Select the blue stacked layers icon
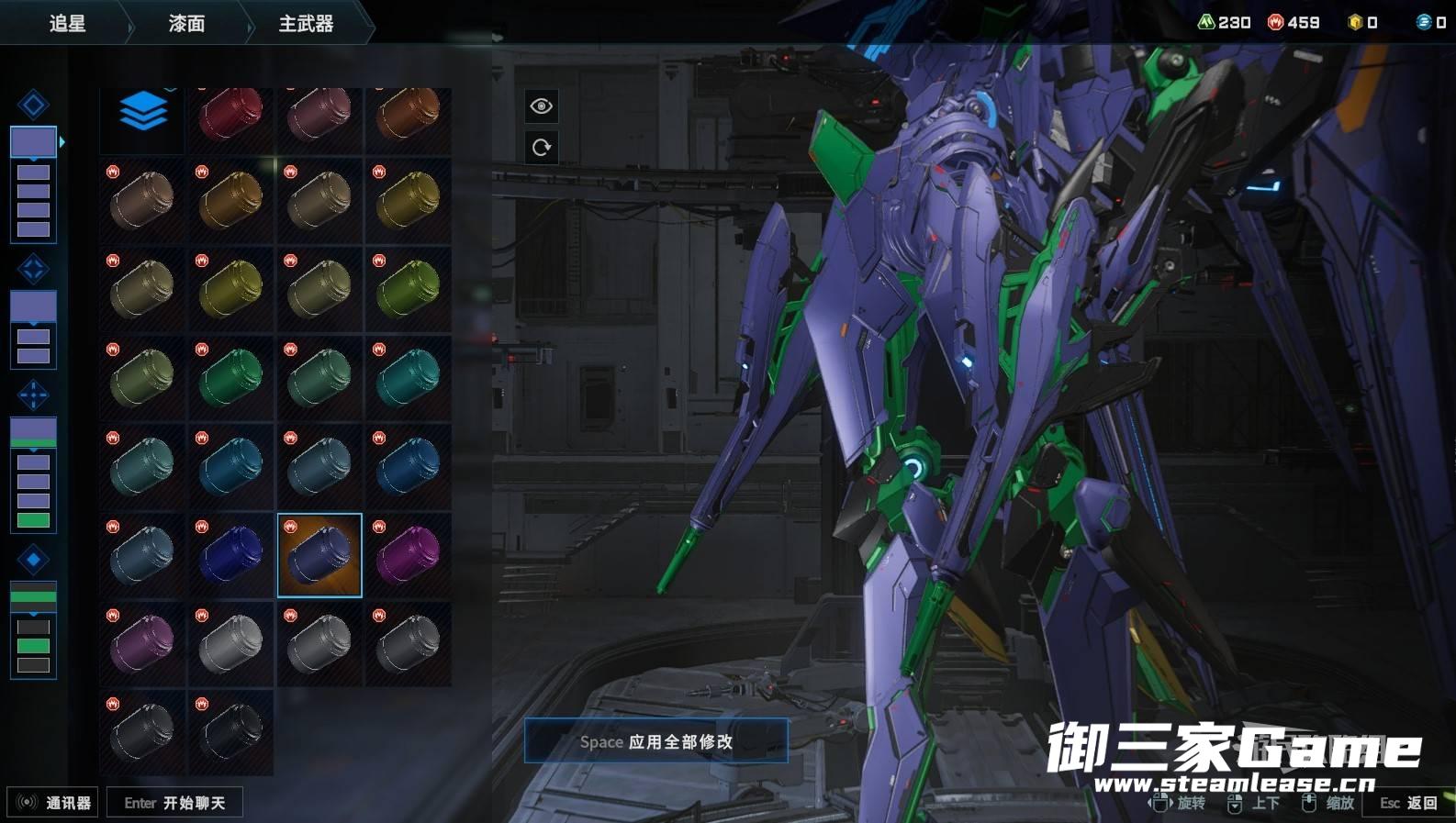Viewport: 1456px width, 823px height. pyautogui.click(x=142, y=113)
